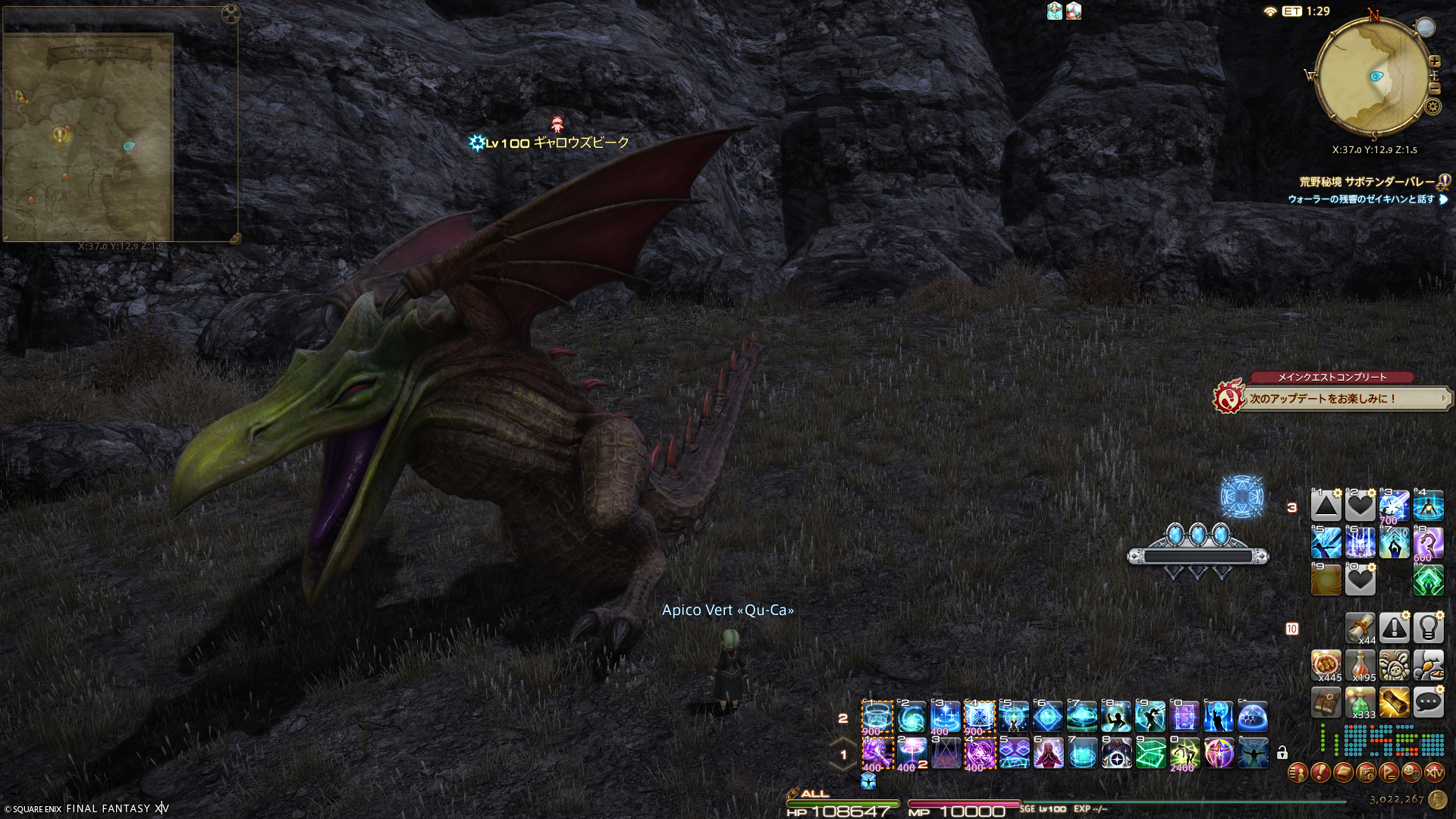Open the red exclamation mark menu button

click(x=1320, y=773)
